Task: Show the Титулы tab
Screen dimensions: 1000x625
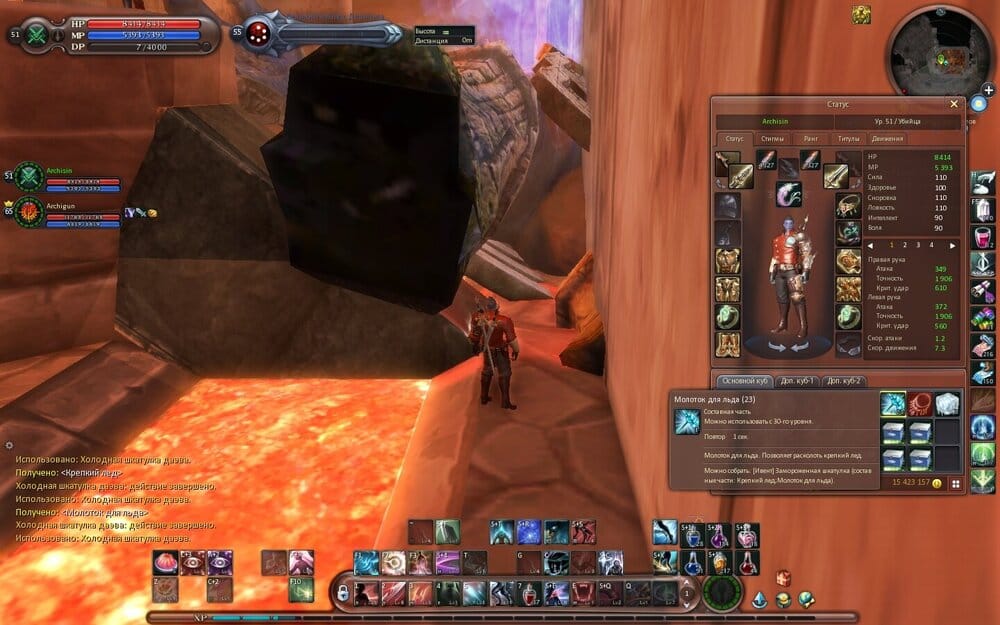Action: pos(848,139)
